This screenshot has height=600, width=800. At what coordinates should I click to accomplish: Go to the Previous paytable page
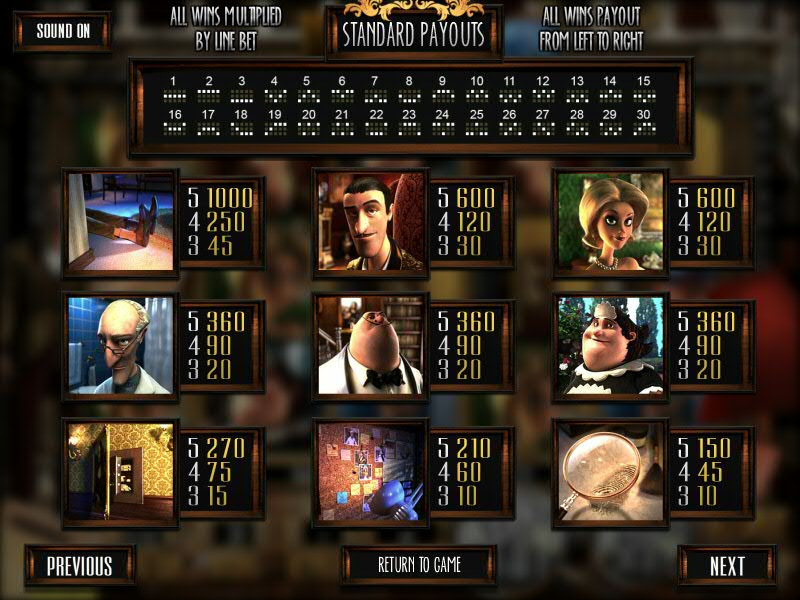click(80, 566)
